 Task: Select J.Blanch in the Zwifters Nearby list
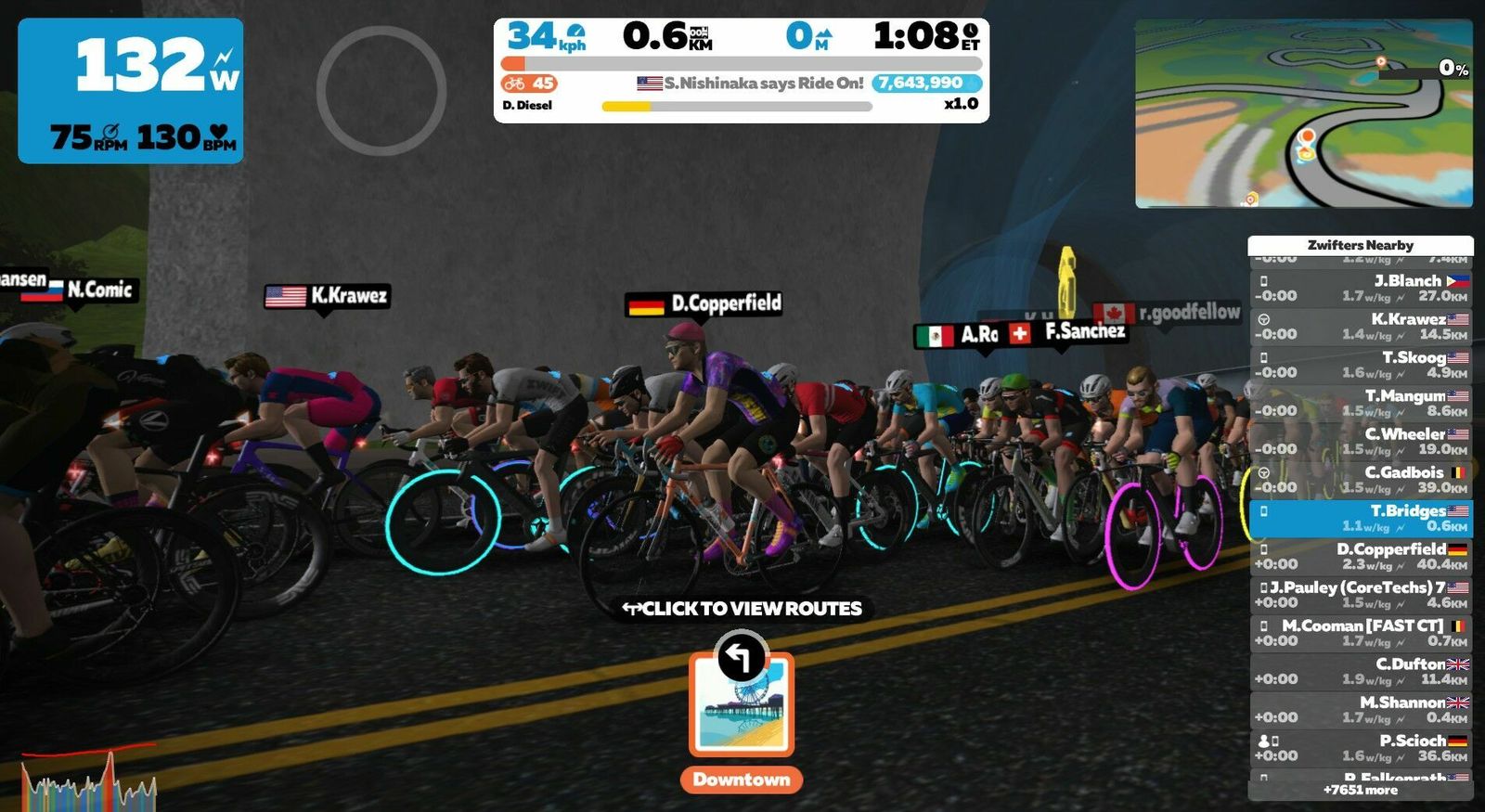(1361, 288)
